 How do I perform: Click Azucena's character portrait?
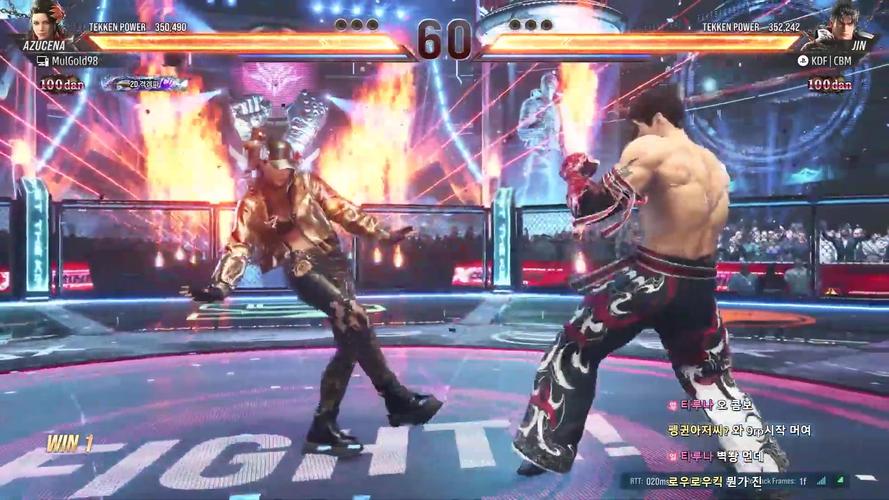[x=46, y=22]
